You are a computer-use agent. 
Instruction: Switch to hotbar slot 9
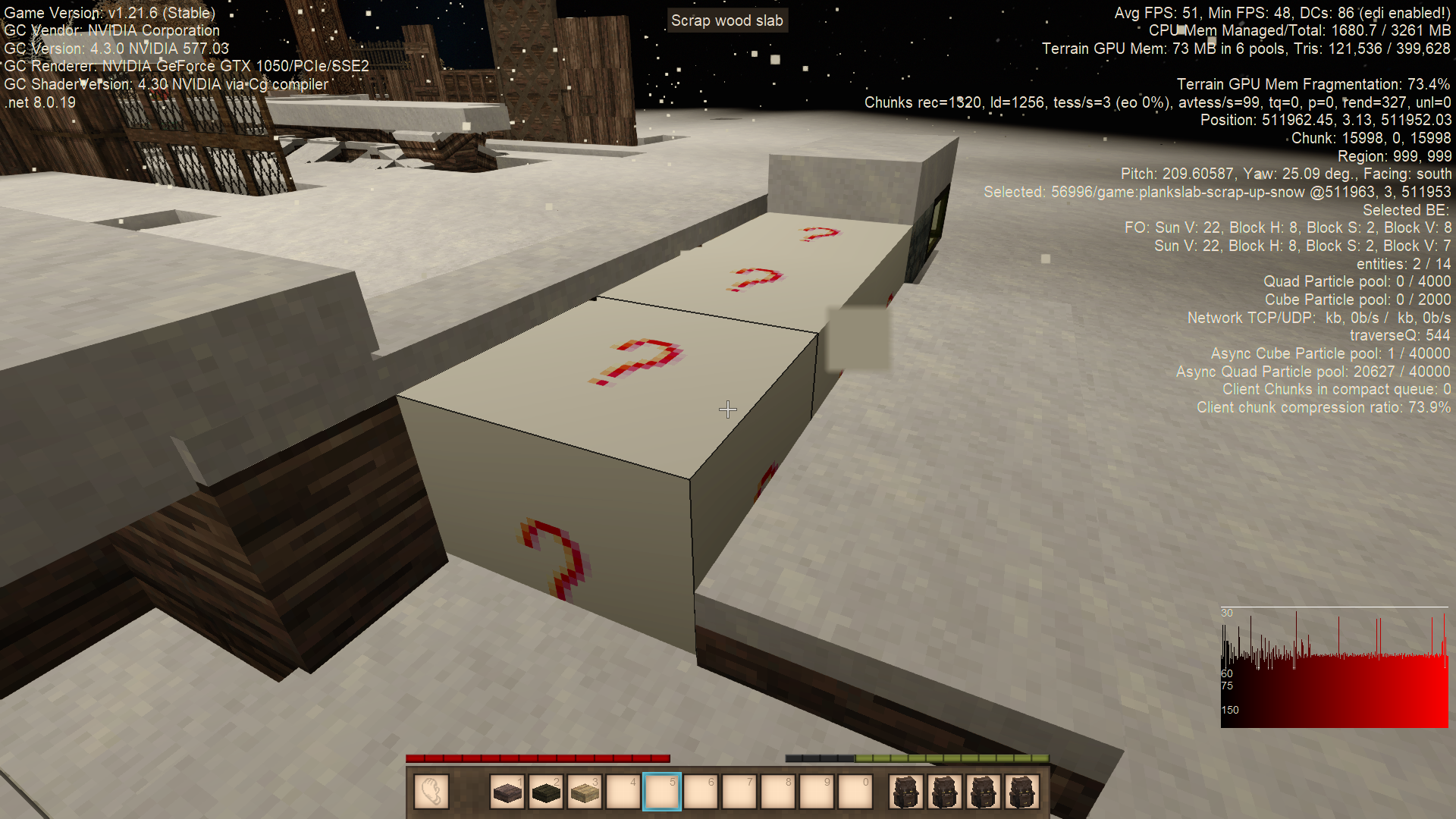(x=817, y=792)
